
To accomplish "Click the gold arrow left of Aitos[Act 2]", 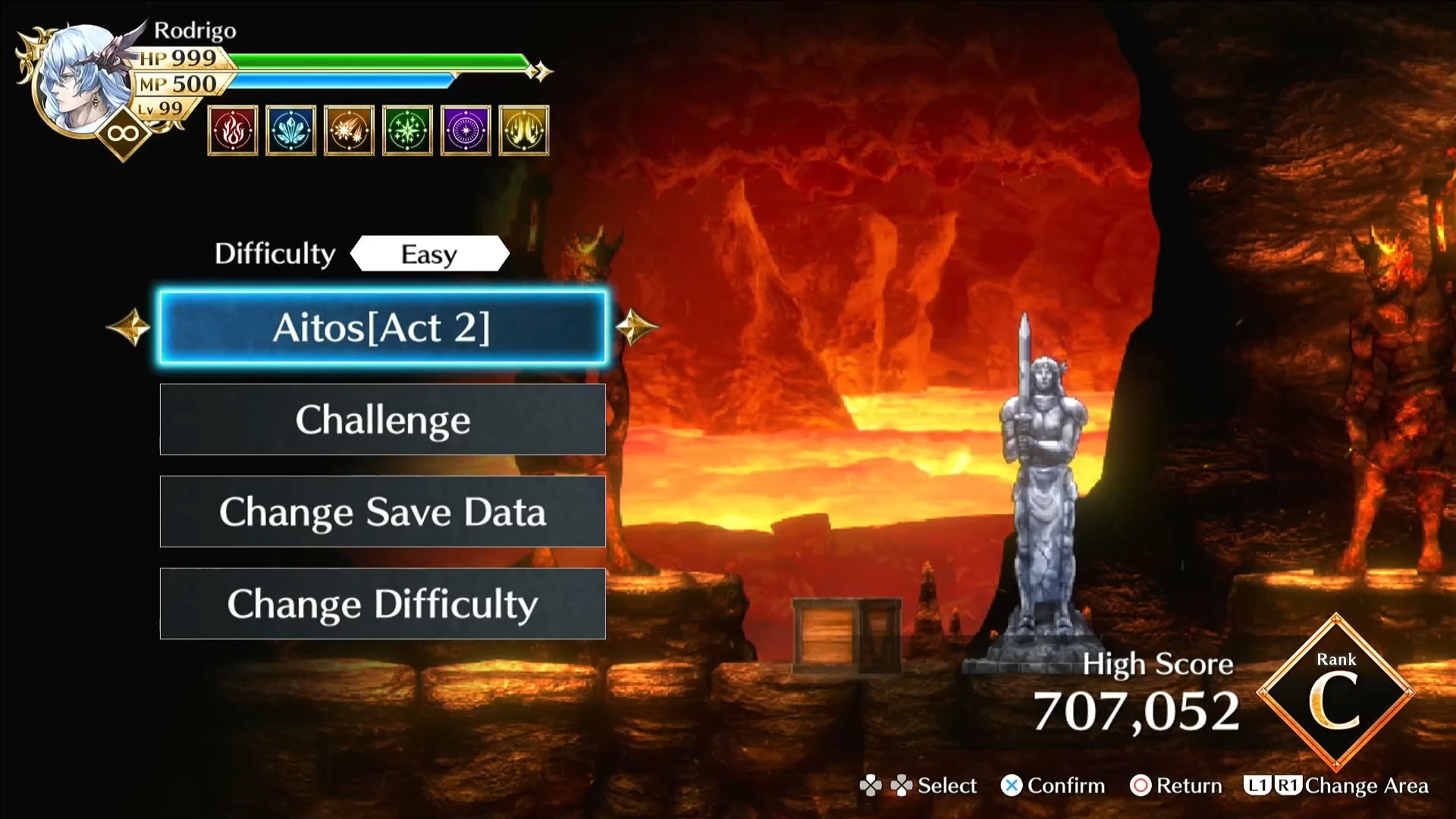I will 129,327.
